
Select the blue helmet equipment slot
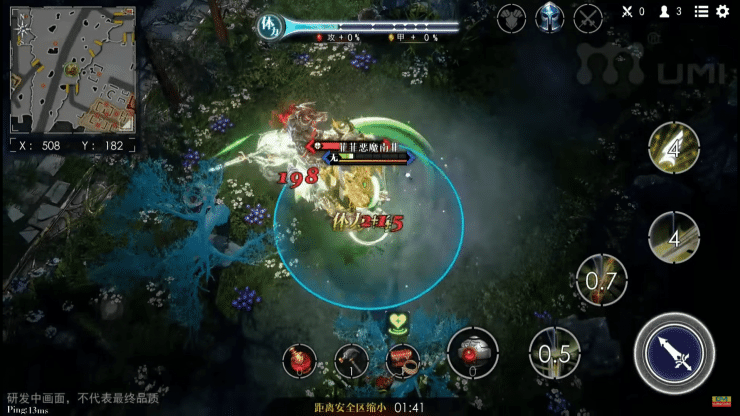click(549, 16)
